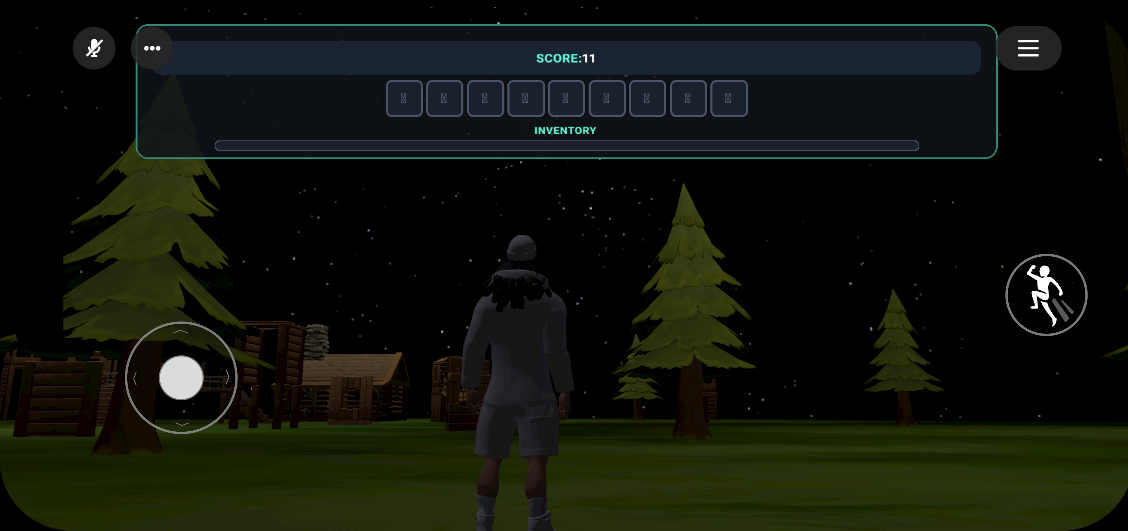Viewport: 1128px width, 531px height.
Task: Tap the jump action button
Action: 1046,295
